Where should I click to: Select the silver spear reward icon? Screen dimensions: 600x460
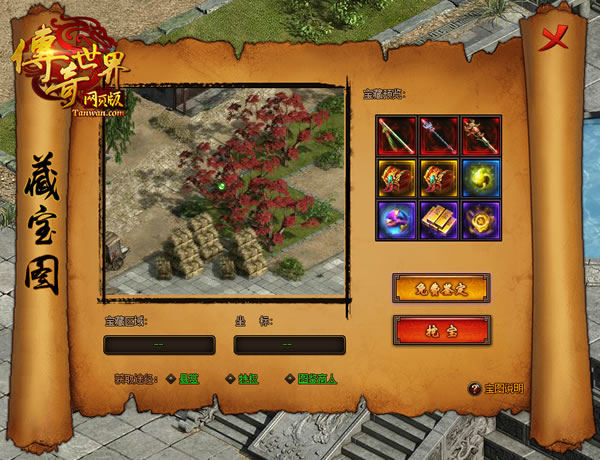click(x=439, y=135)
